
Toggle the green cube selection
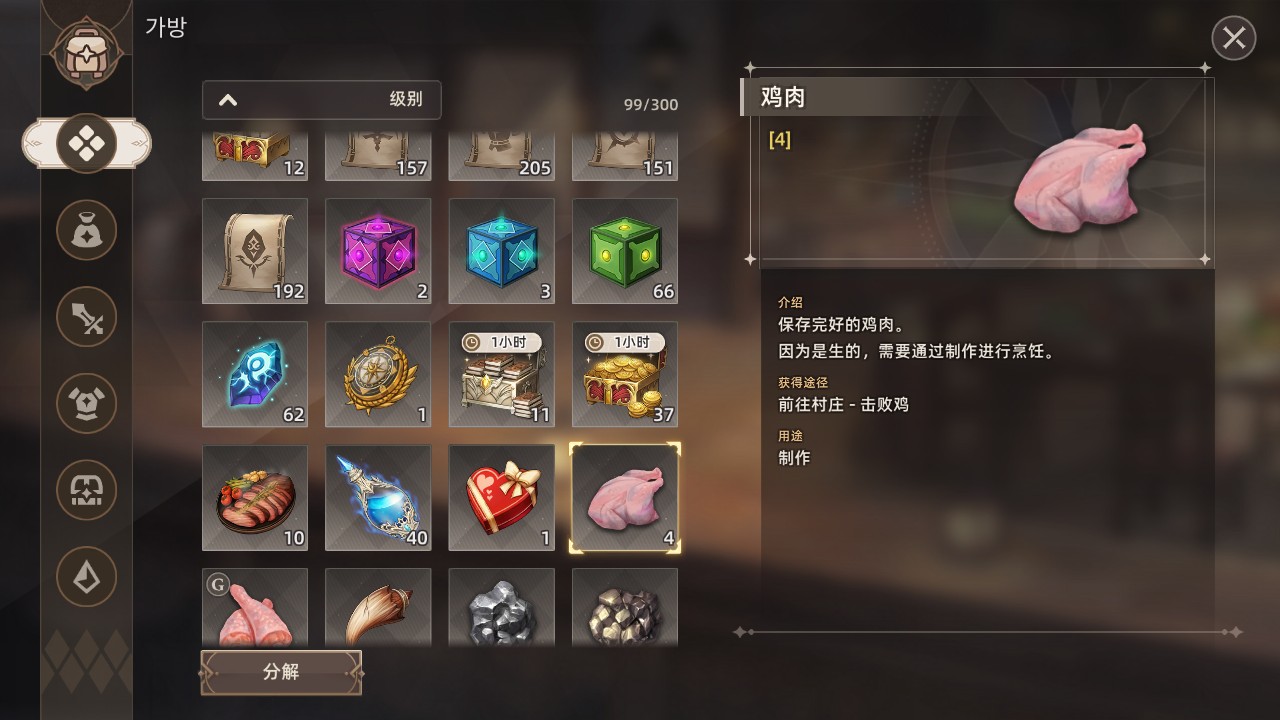coord(624,251)
